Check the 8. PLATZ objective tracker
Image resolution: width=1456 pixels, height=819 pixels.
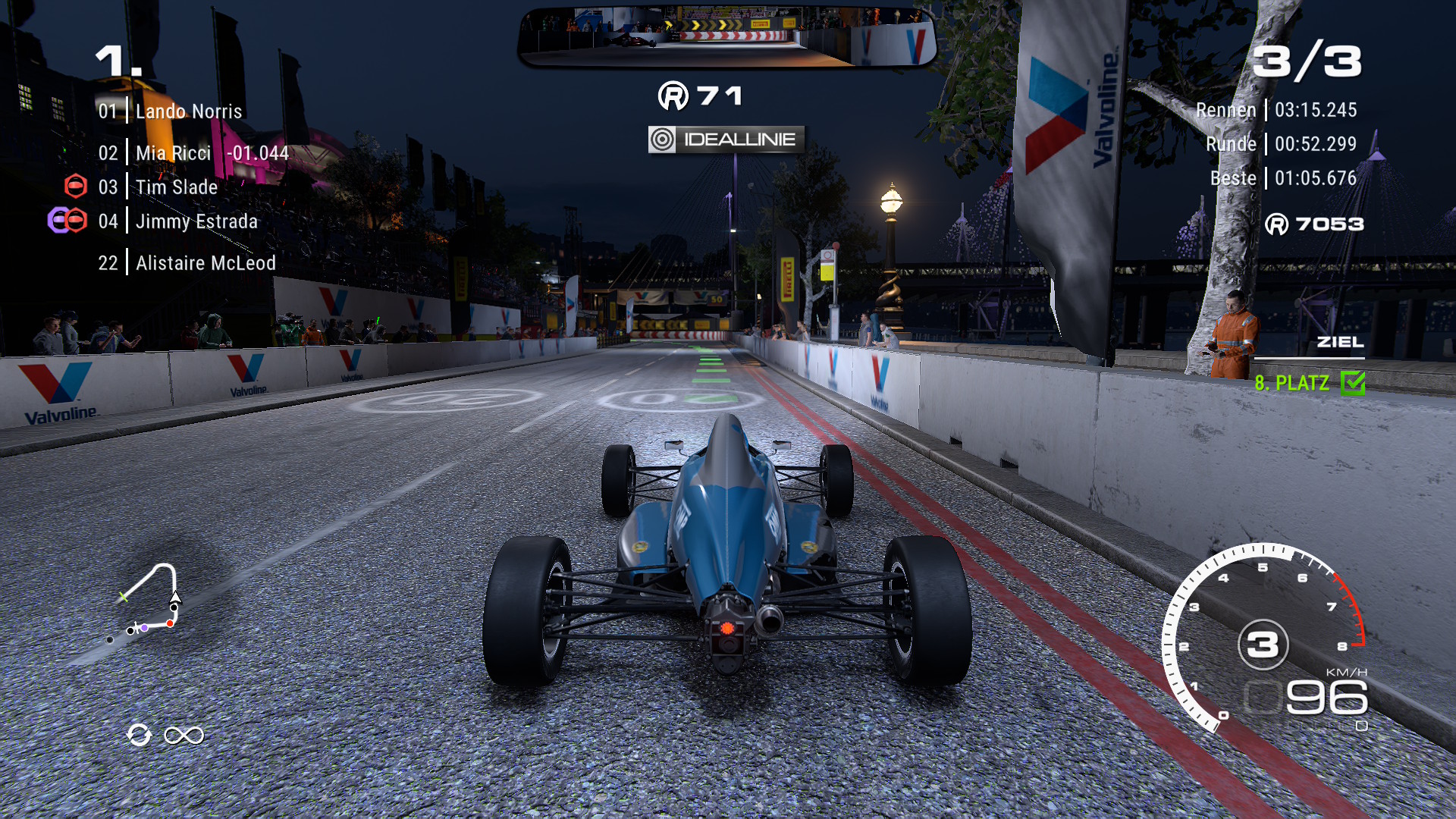tap(1308, 382)
